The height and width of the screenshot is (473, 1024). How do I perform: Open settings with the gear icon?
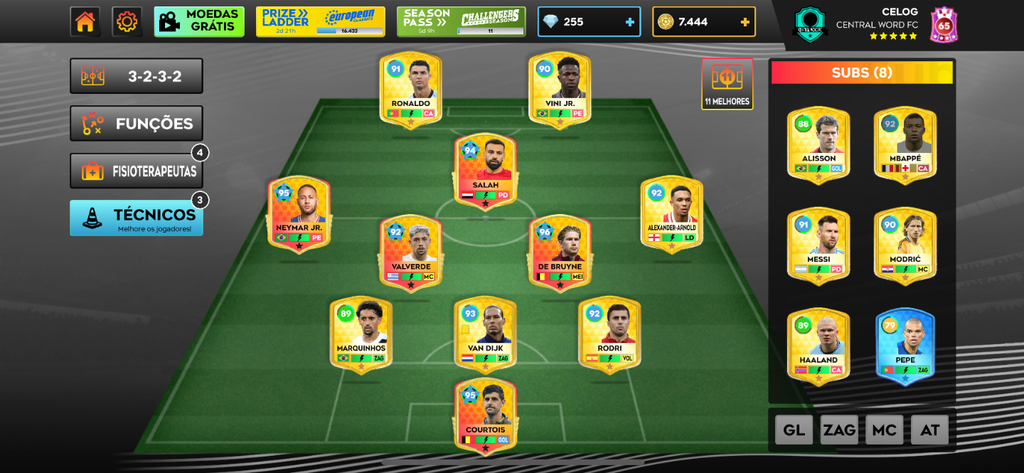click(x=127, y=21)
